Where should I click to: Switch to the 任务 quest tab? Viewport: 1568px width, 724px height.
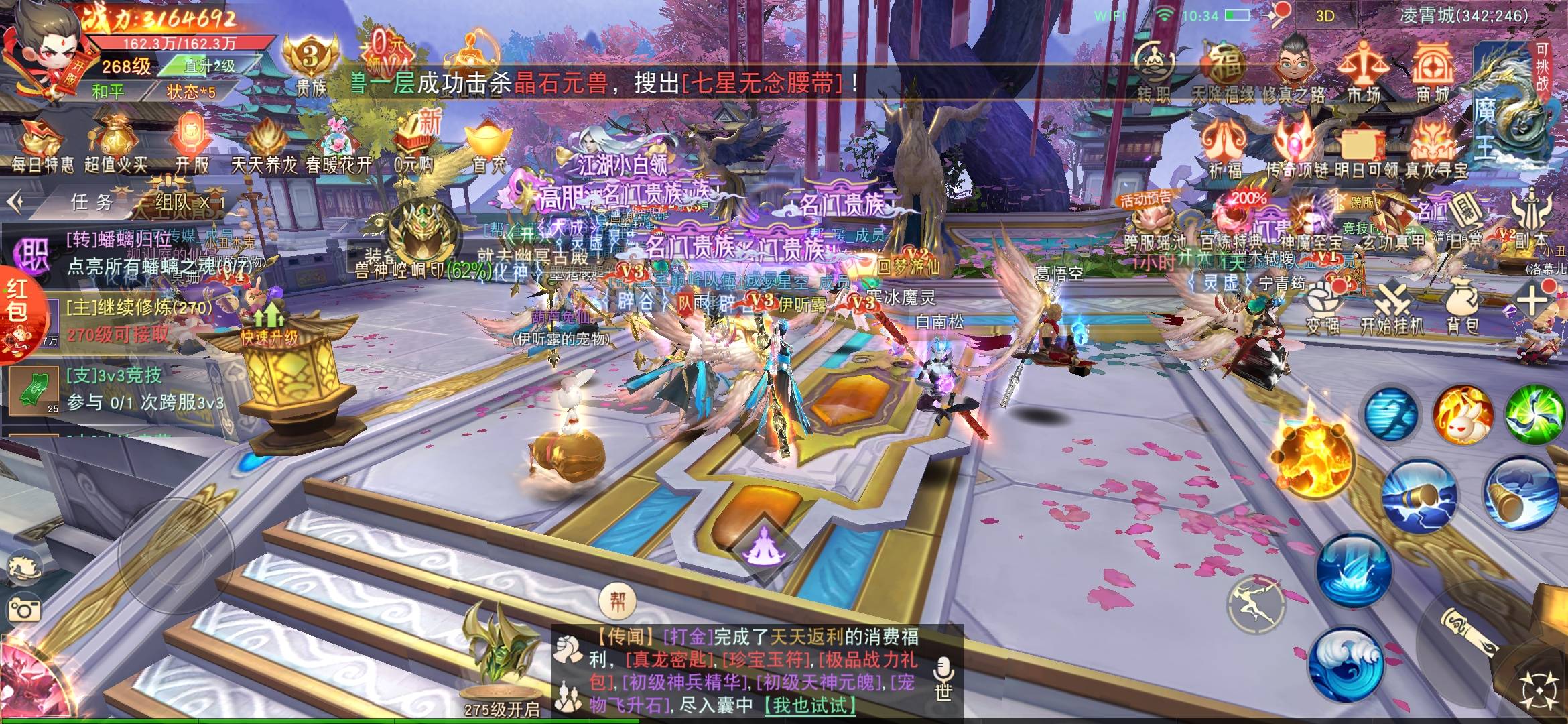[92, 202]
